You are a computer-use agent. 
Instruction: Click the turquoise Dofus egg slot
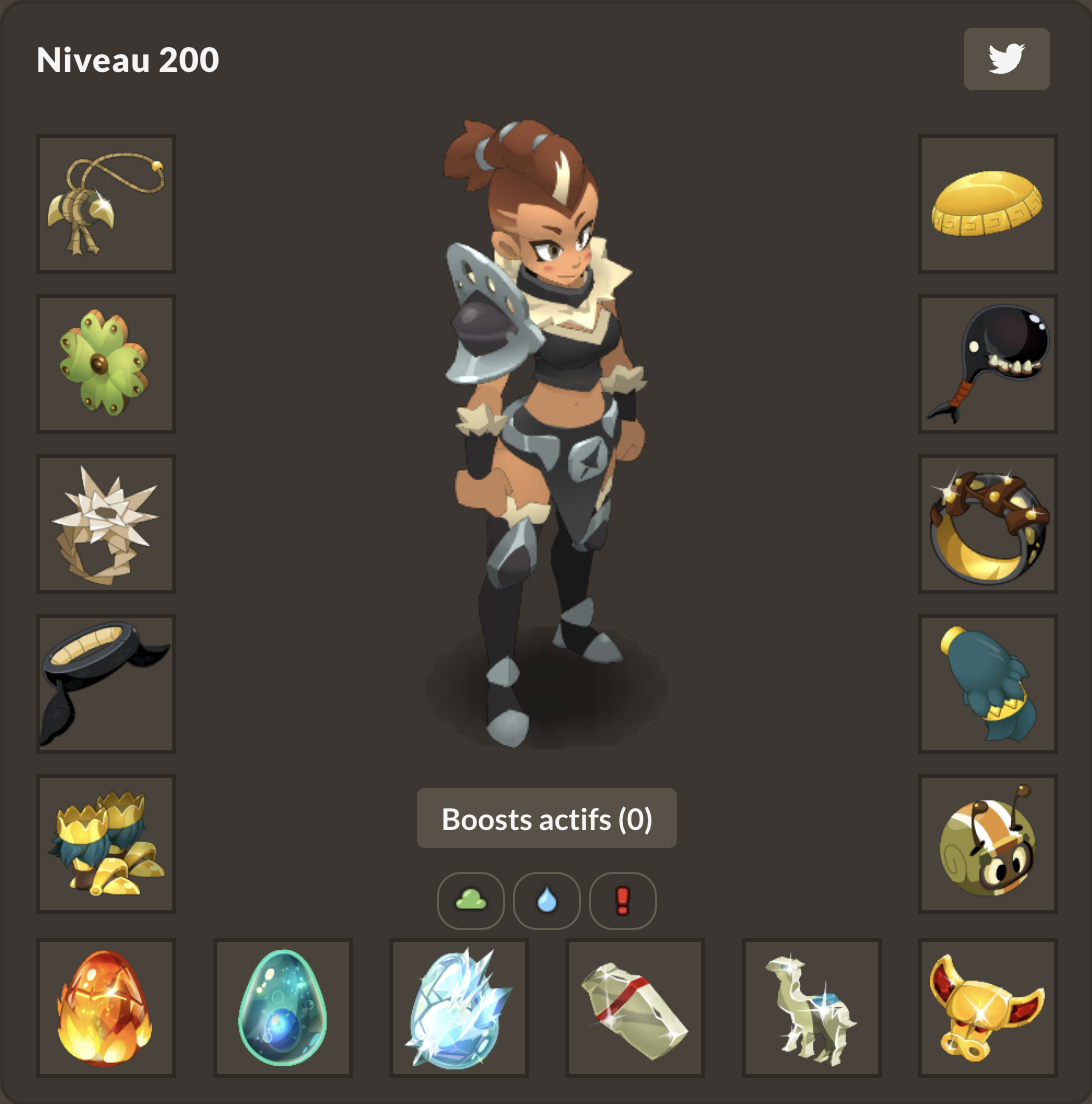pos(283,1008)
